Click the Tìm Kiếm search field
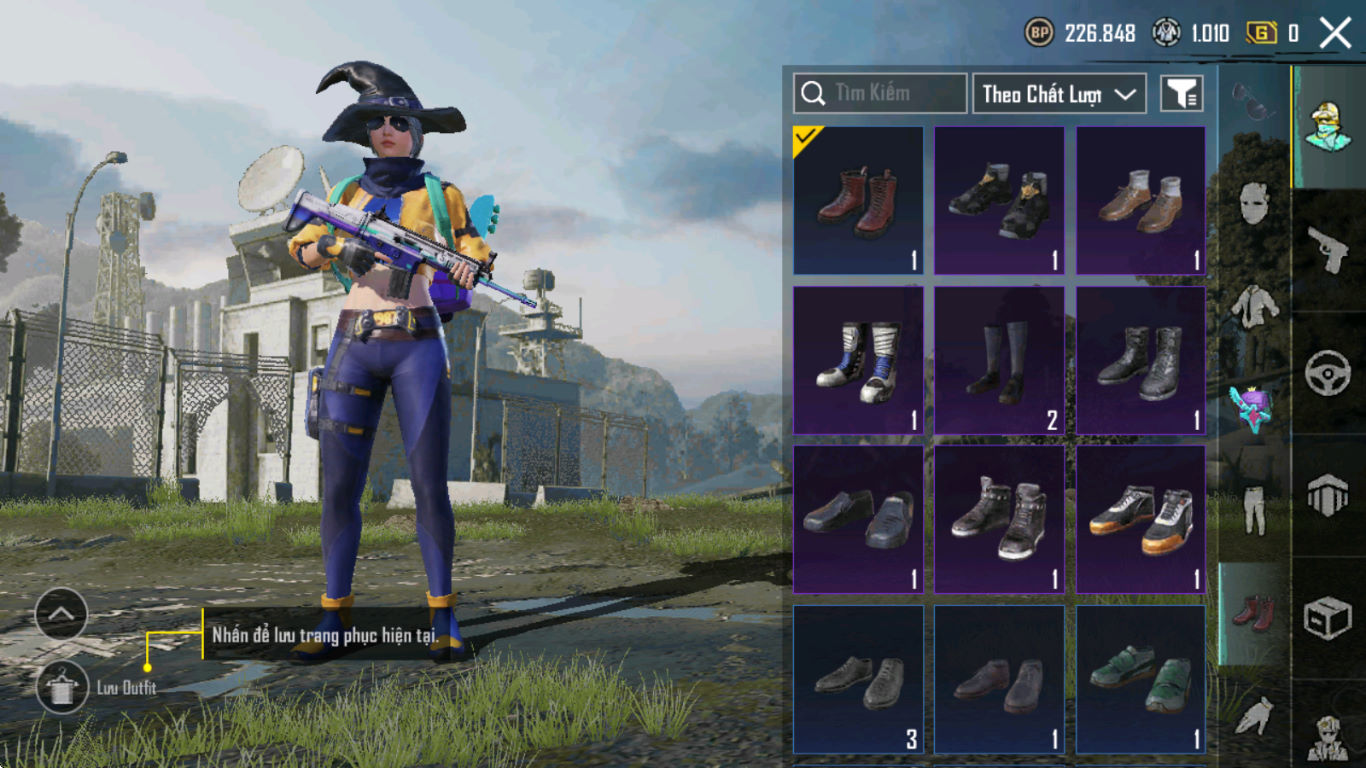The image size is (1366, 768). 880,93
